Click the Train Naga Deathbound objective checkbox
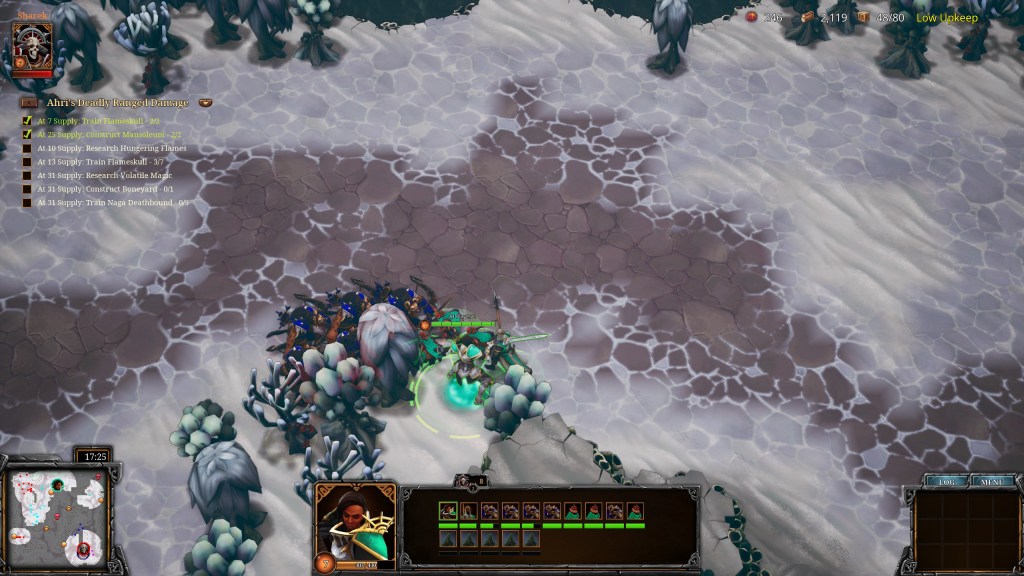Screen dimensions: 1024x576 [28, 203]
